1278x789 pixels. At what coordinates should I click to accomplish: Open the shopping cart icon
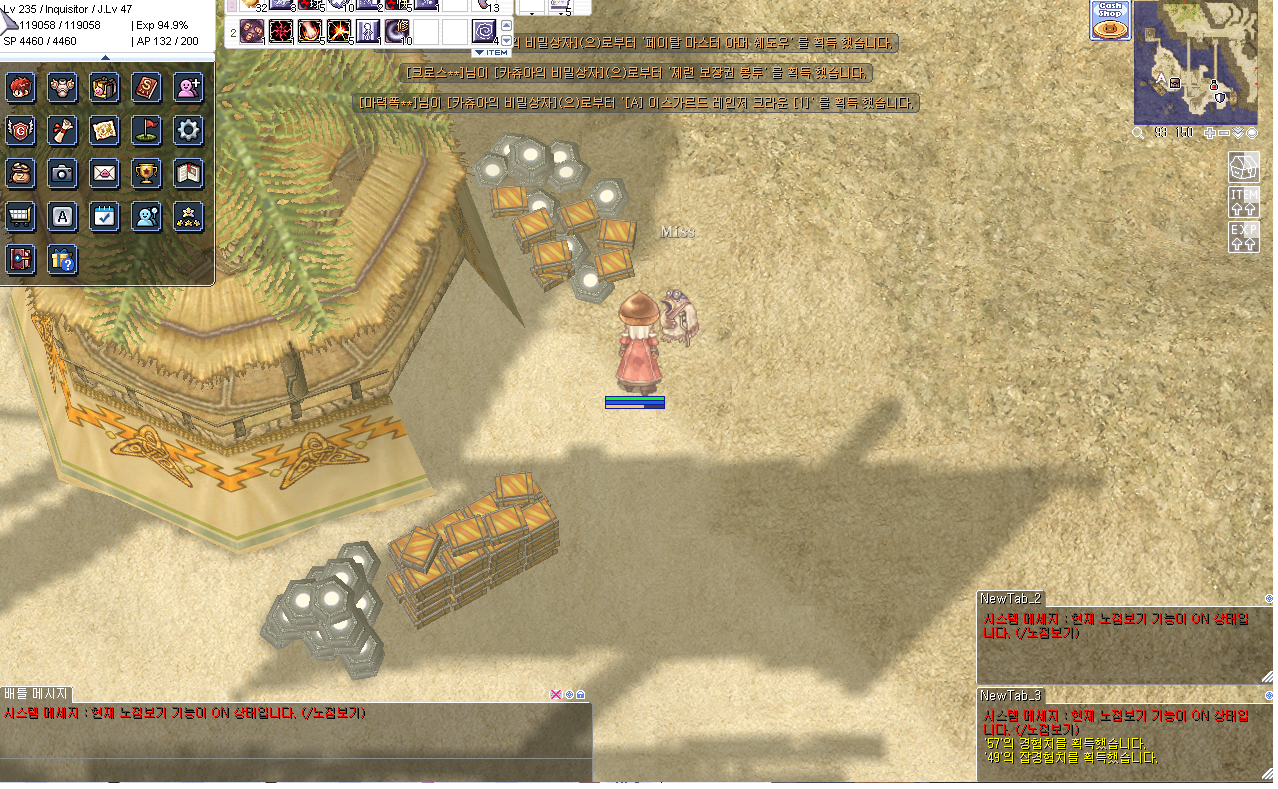20,216
